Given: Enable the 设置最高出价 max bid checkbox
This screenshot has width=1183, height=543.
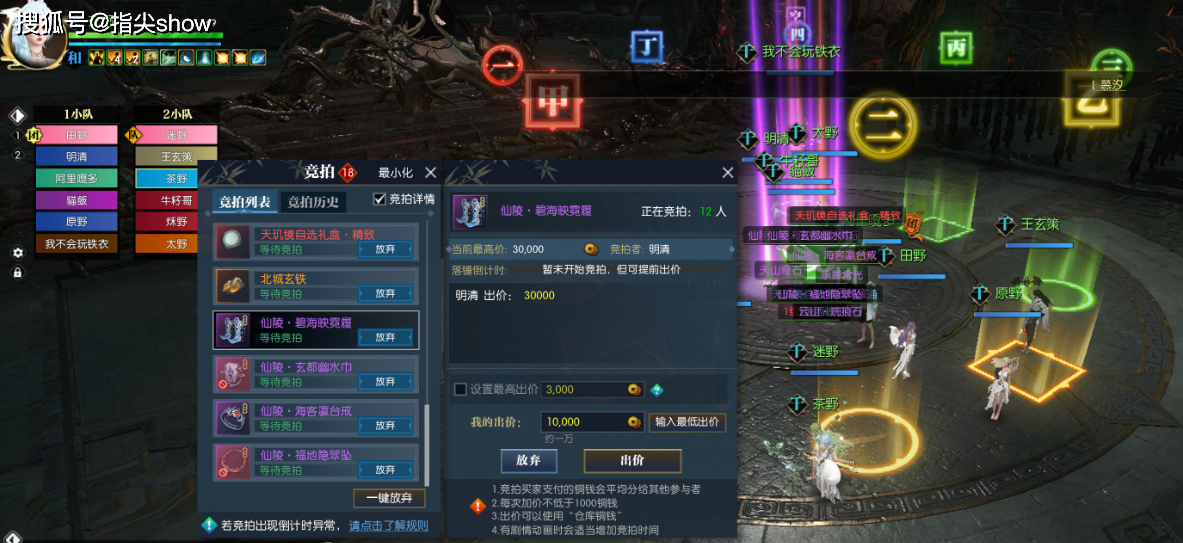Looking at the screenshot, I should click(x=460, y=389).
